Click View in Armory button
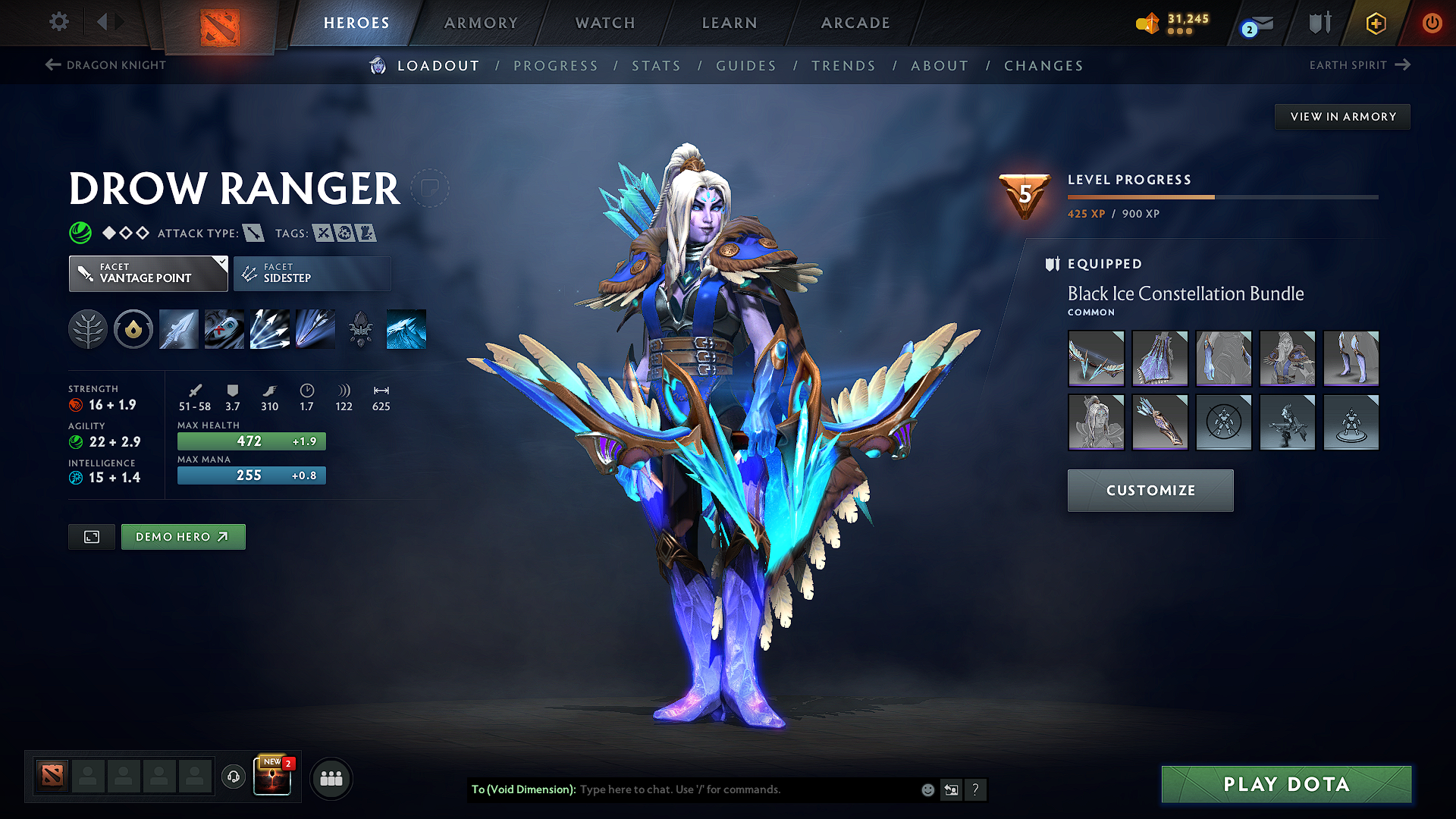Viewport: 1456px width, 819px height. (x=1342, y=117)
